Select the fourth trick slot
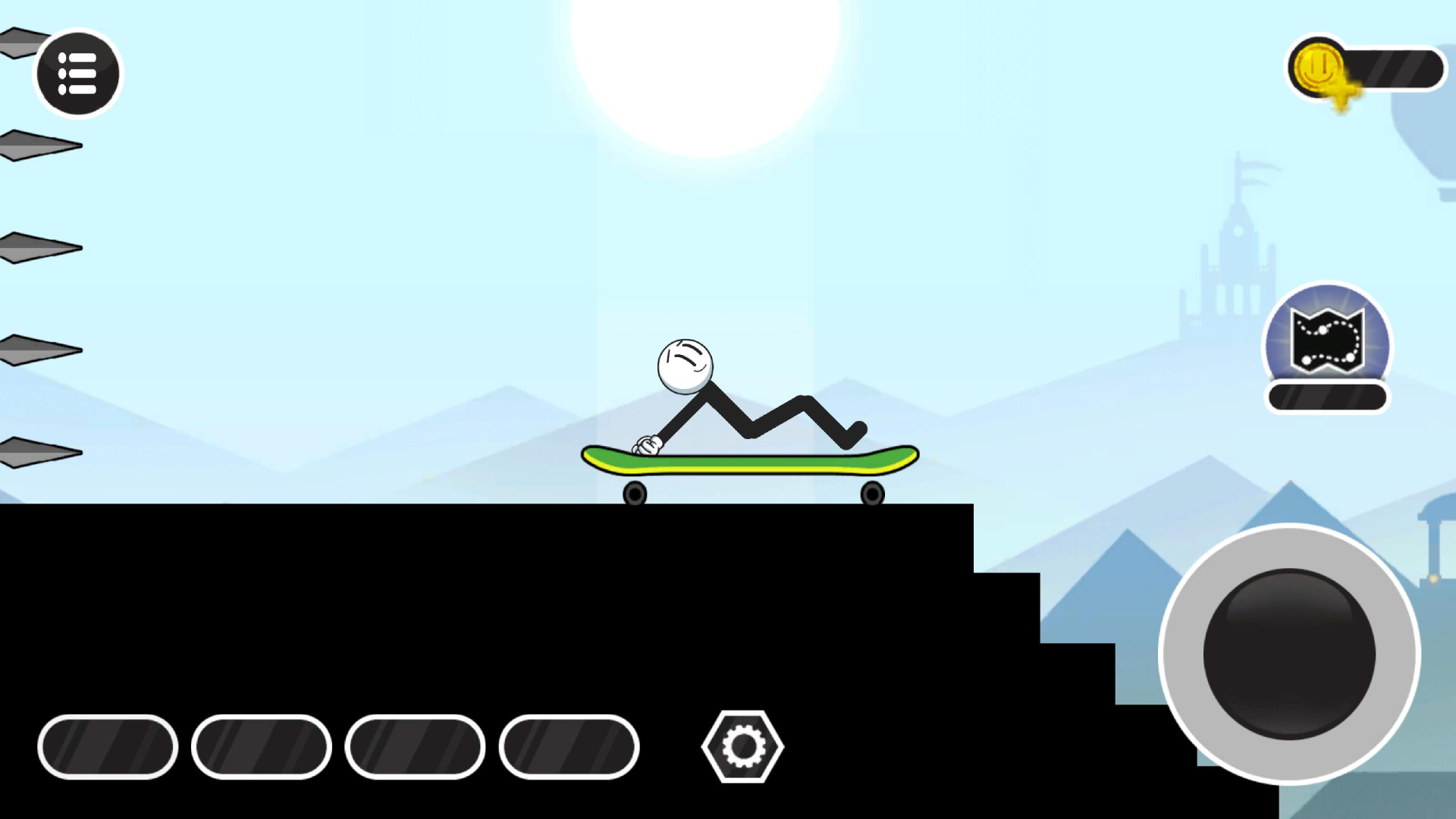Image resolution: width=1456 pixels, height=819 pixels. (x=569, y=746)
